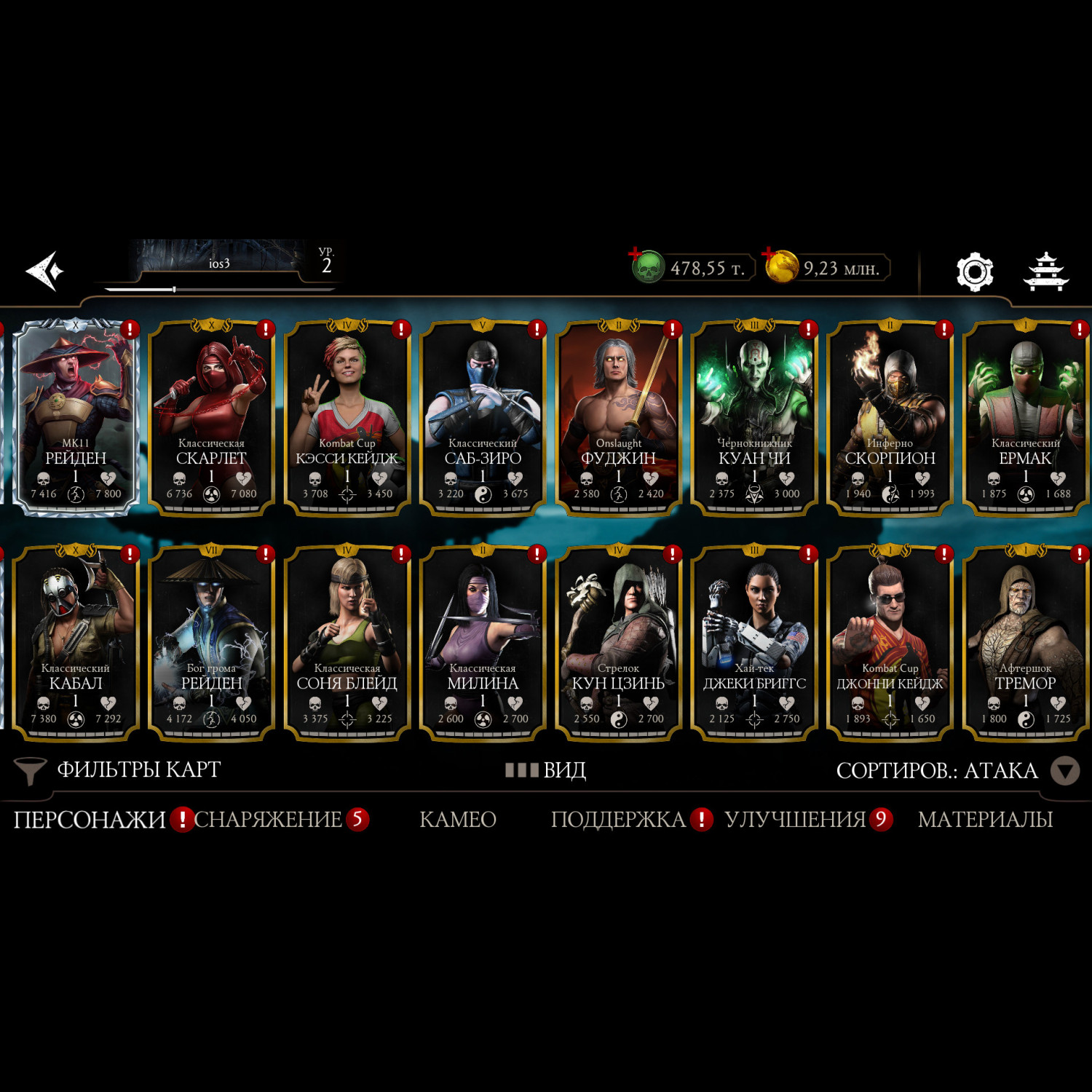The image size is (1092, 1092).
Task: Choose the Чернокнижник Куан Чи card
Action: coord(754,417)
